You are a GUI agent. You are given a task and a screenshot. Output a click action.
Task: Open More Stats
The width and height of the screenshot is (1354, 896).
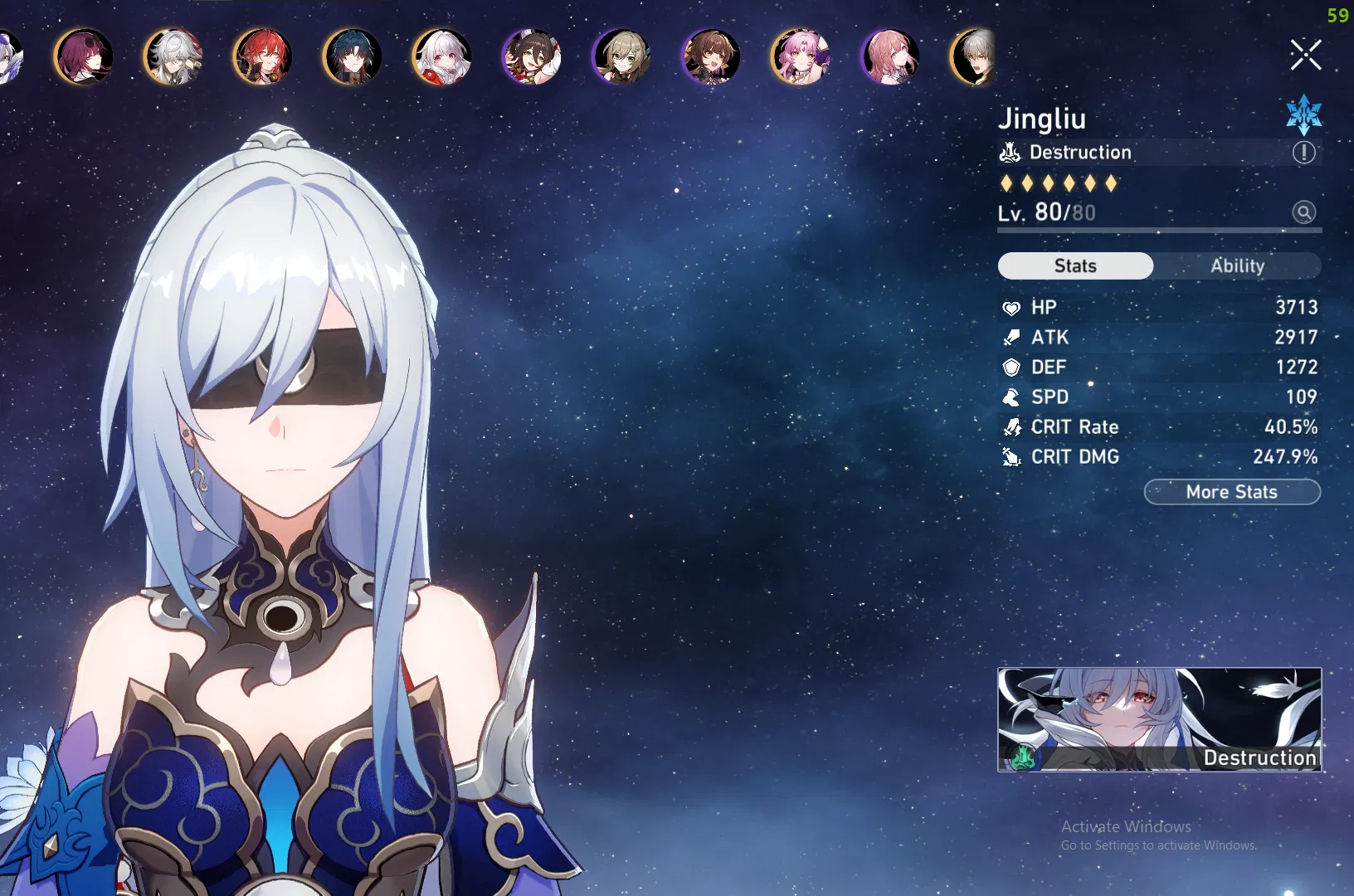(1232, 492)
